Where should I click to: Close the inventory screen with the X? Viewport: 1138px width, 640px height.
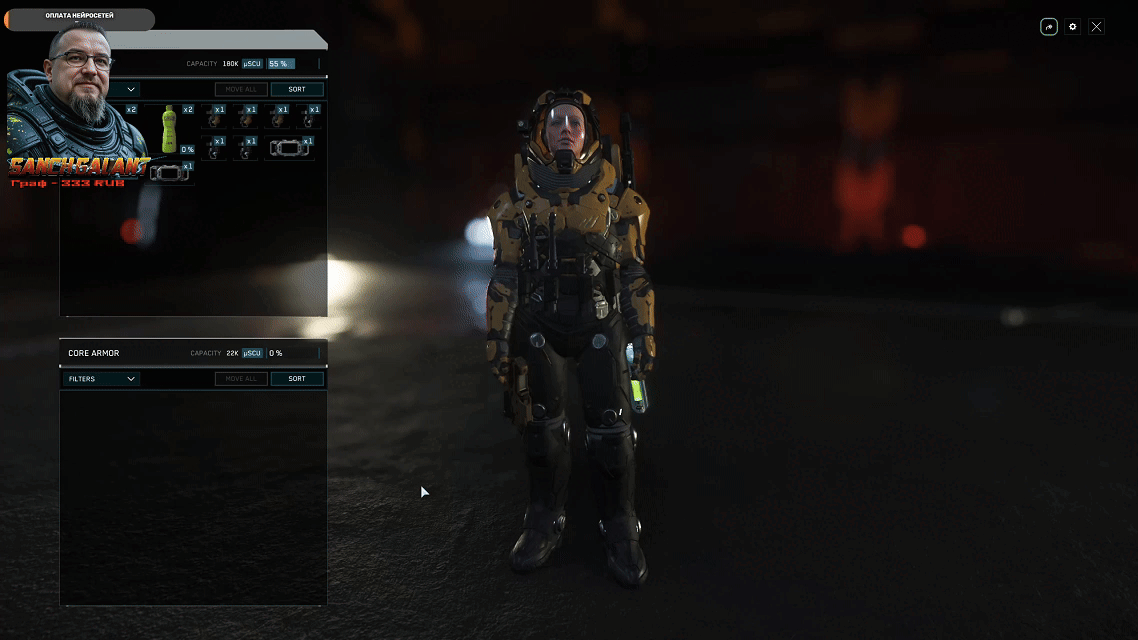[x=1096, y=27]
